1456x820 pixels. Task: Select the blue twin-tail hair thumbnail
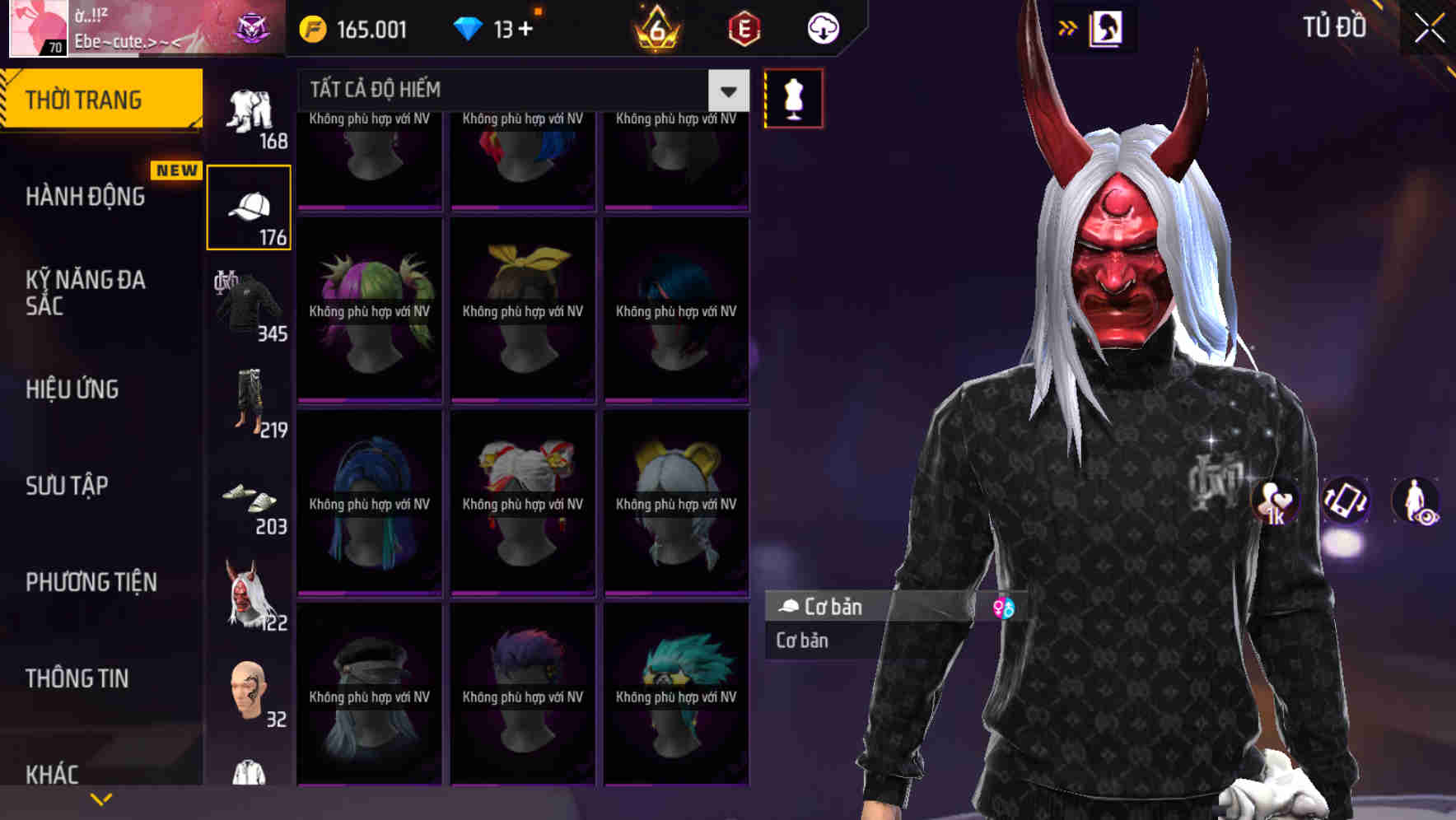tap(369, 502)
